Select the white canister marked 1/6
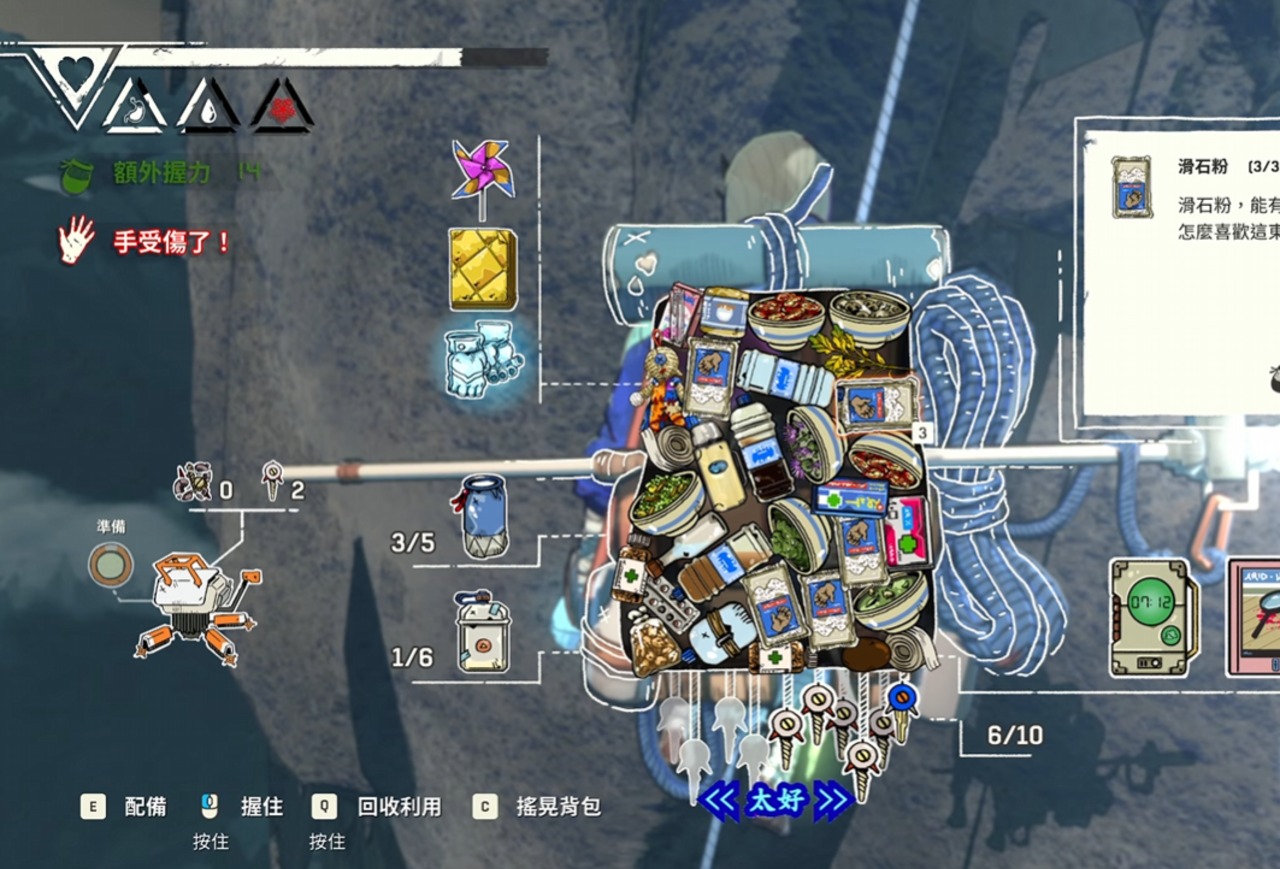 pyautogui.click(x=481, y=633)
